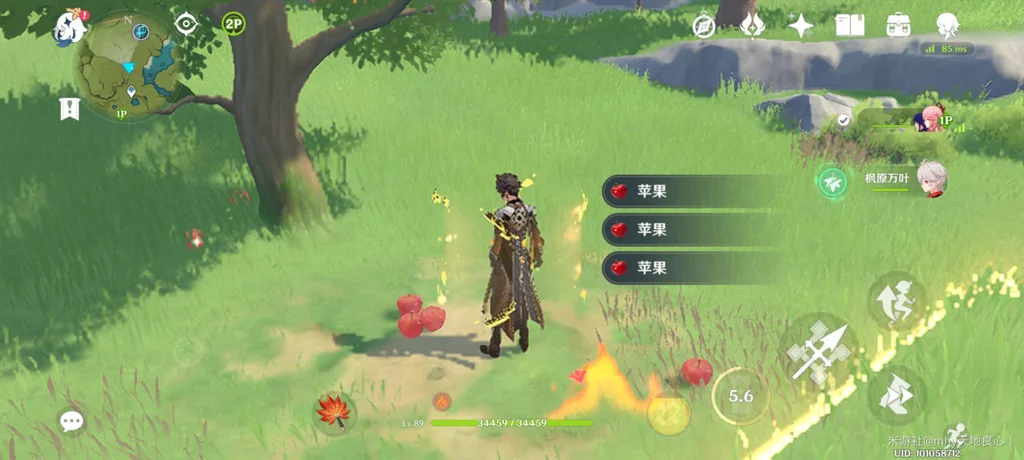
Task: Toggle the eye-shaped elemental sight icon
Action: tap(186, 24)
